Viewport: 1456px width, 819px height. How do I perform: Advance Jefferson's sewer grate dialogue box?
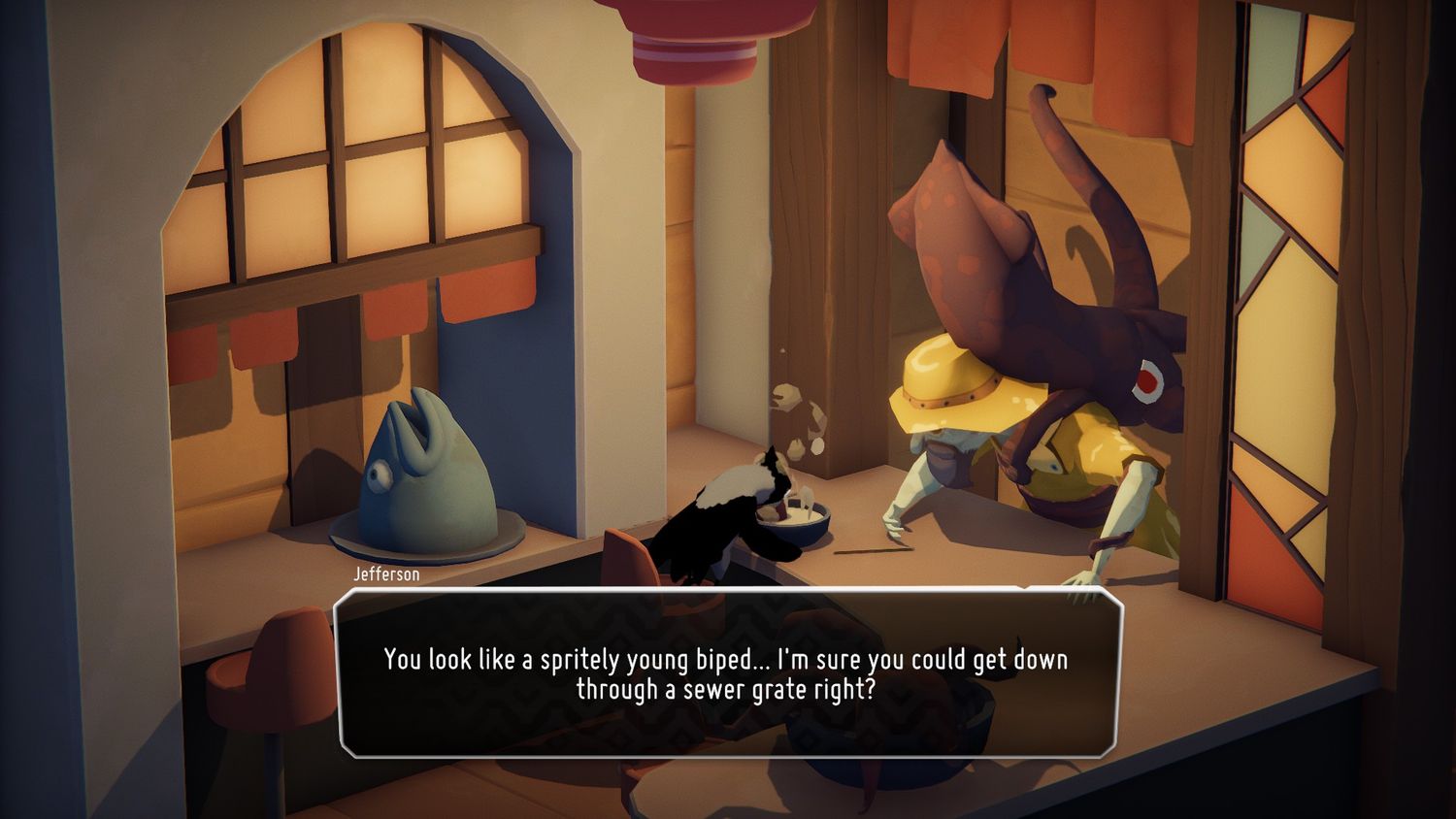pos(728,672)
